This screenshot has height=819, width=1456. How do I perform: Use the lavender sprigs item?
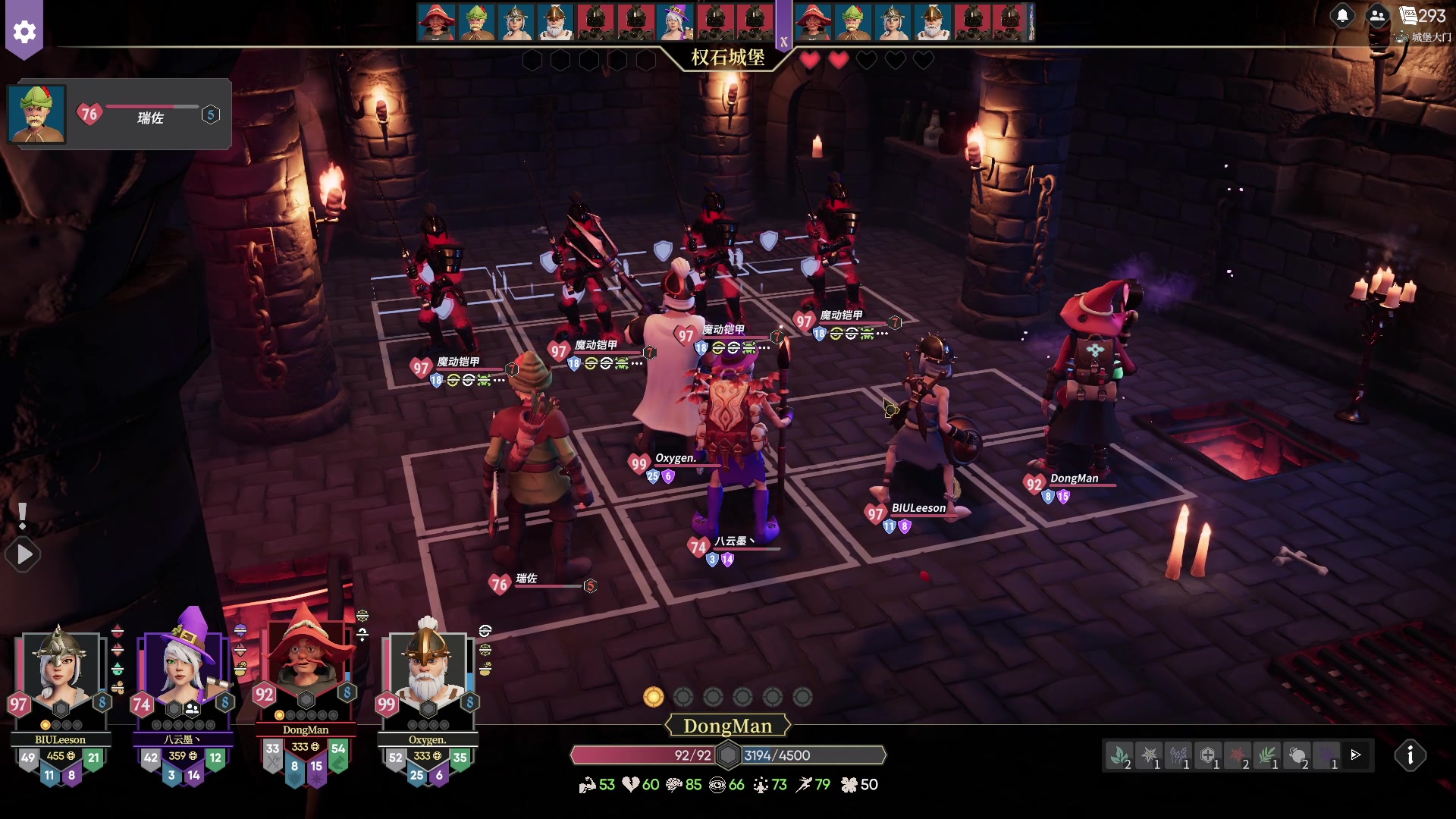[1178, 755]
